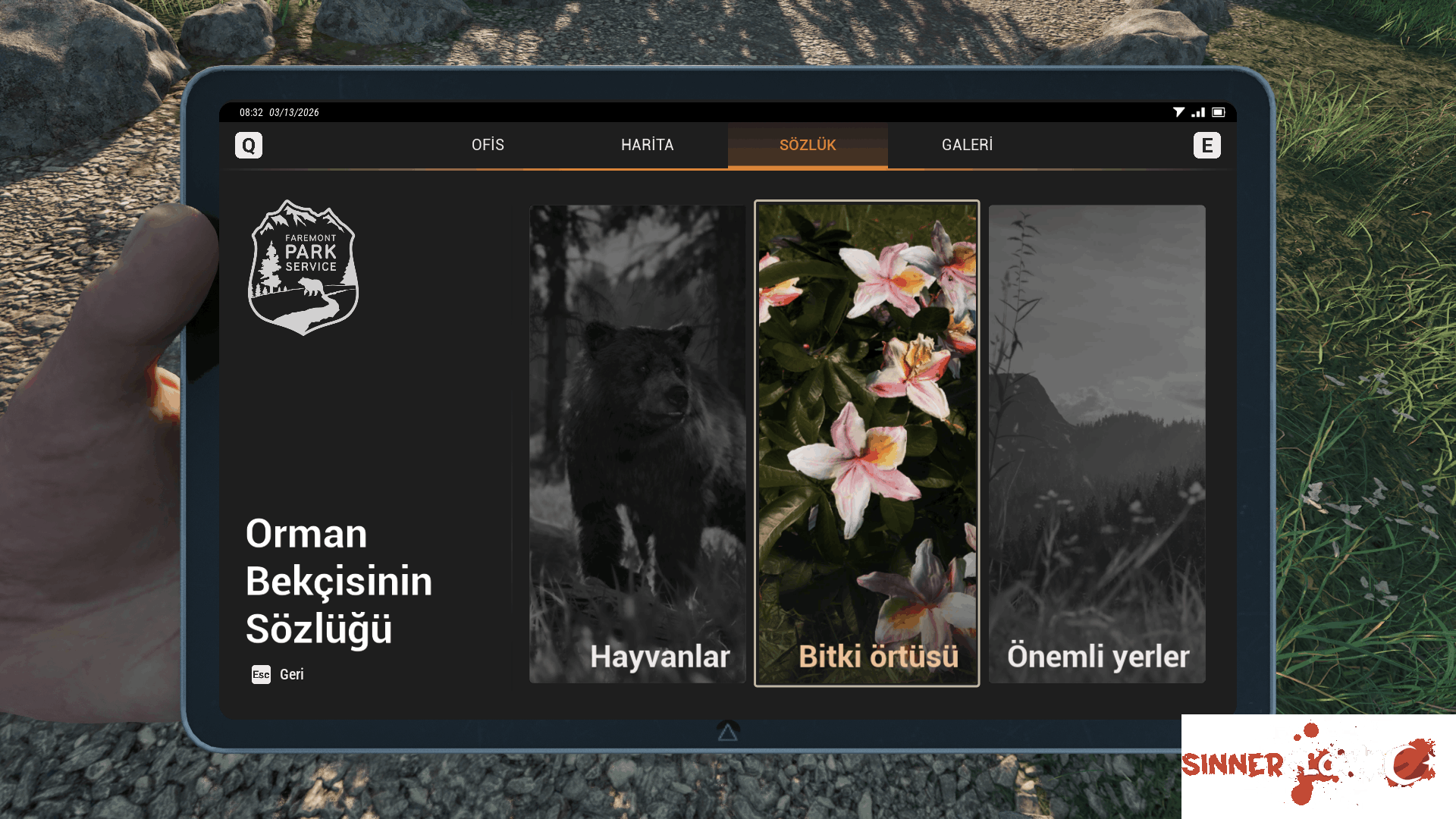Image resolution: width=1456 pixels, height=819 pixels.
Task: Click the Geri back button
Action: point(291,674)
